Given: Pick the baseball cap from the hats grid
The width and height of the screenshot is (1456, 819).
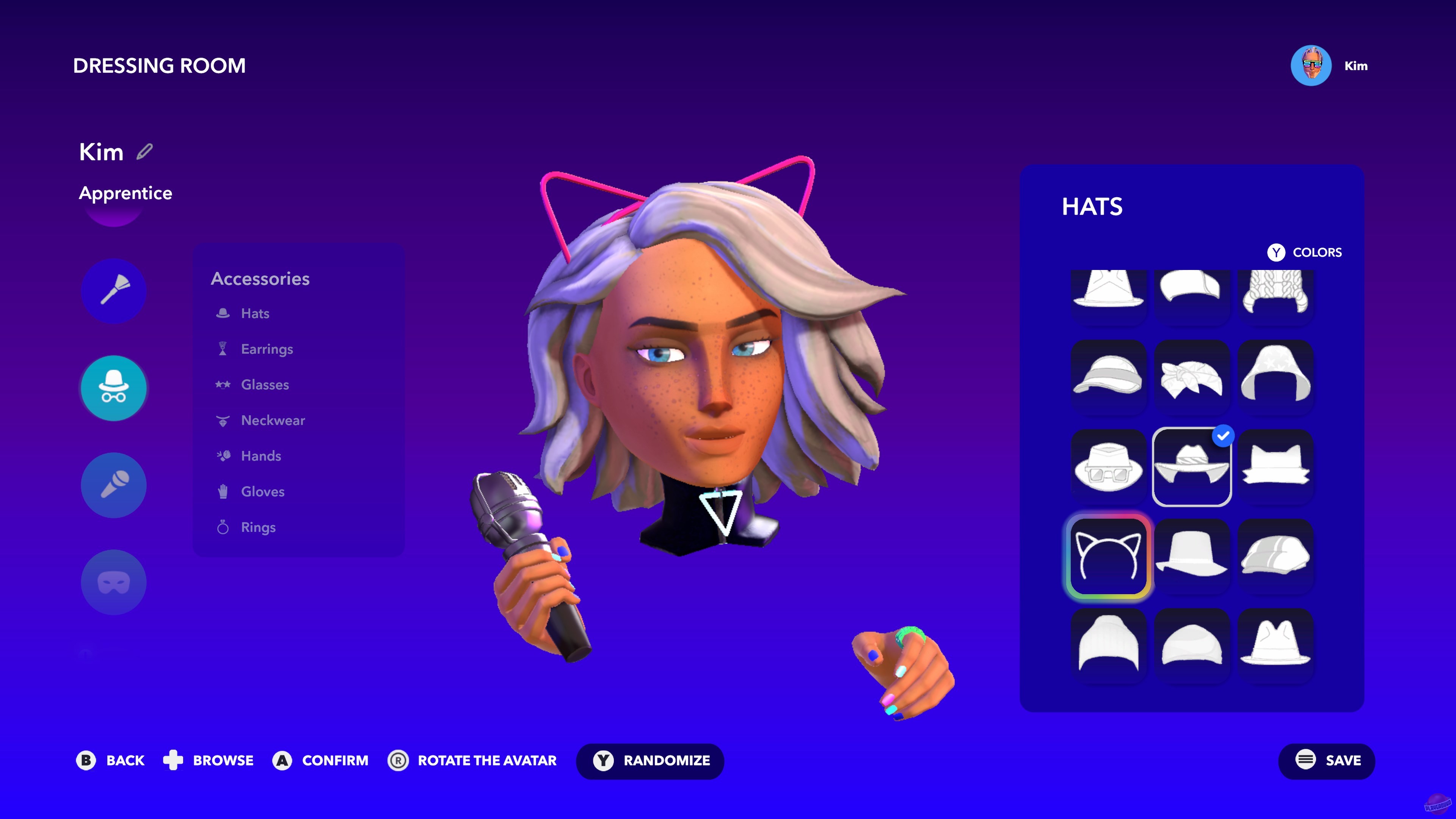Looking at the screenshot, I should point(1108,378).
